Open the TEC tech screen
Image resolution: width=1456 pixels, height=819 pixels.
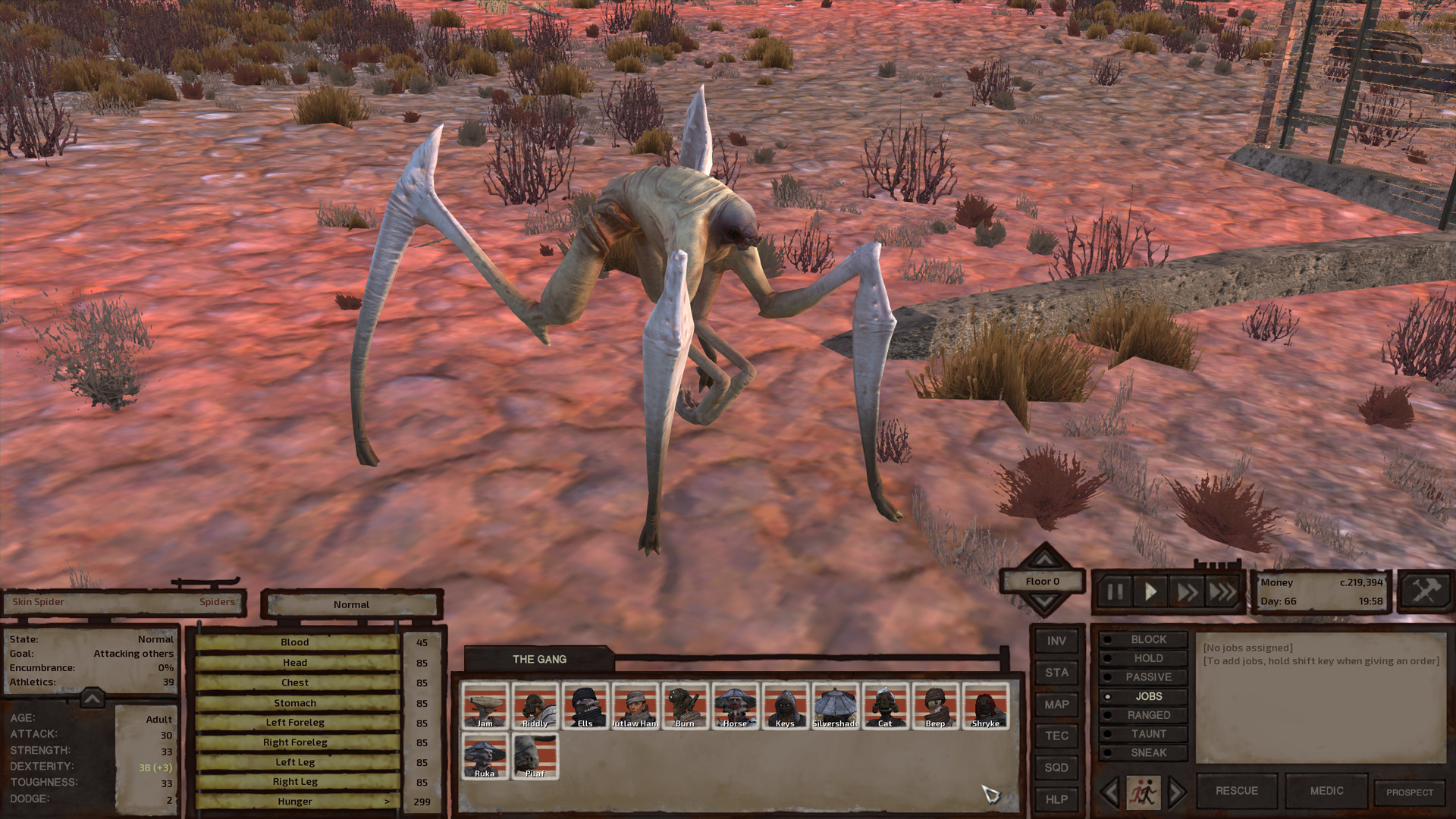click(1056, 736)
